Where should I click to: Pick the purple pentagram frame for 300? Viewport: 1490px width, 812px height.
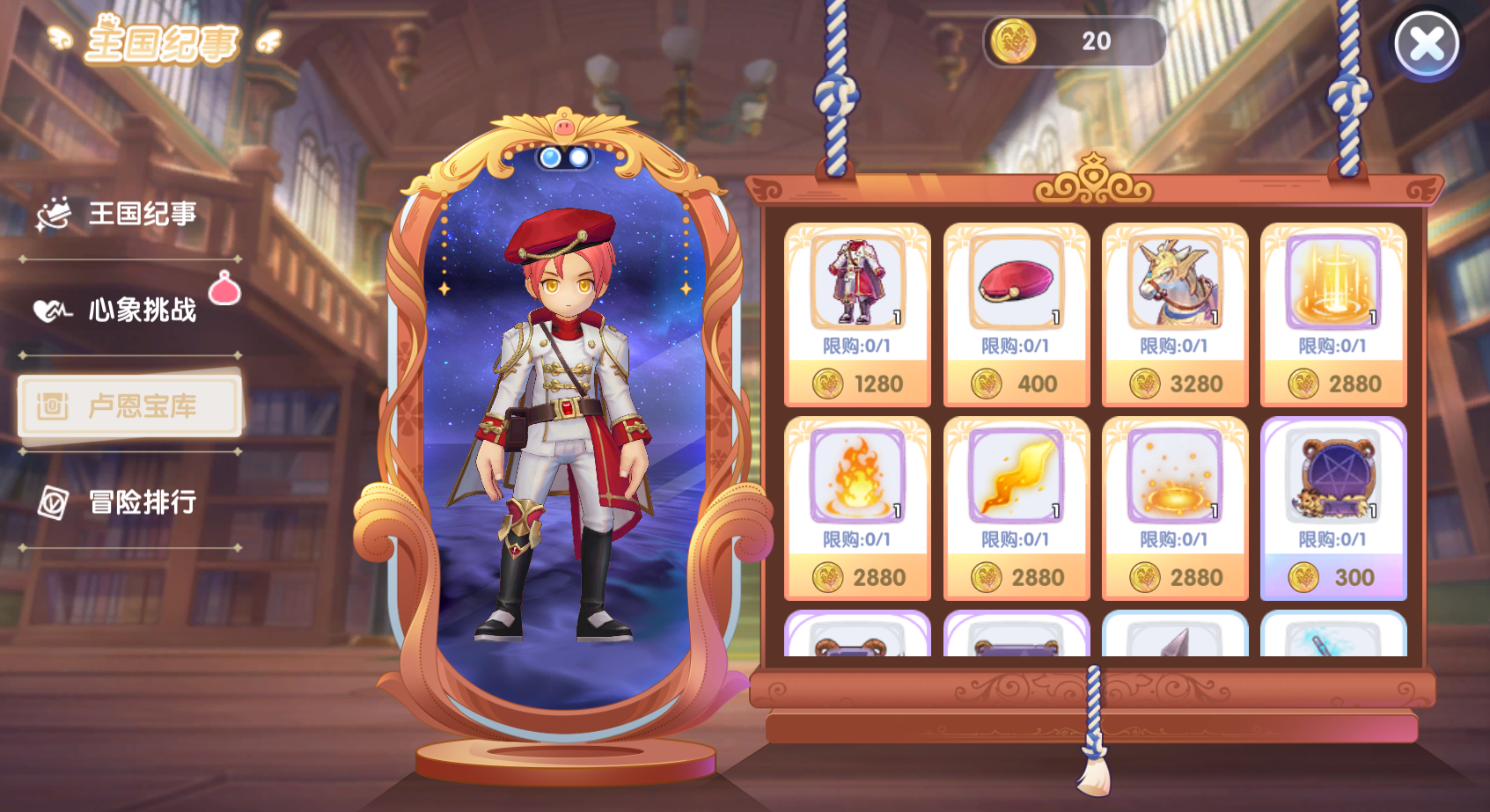(1332, 508)
